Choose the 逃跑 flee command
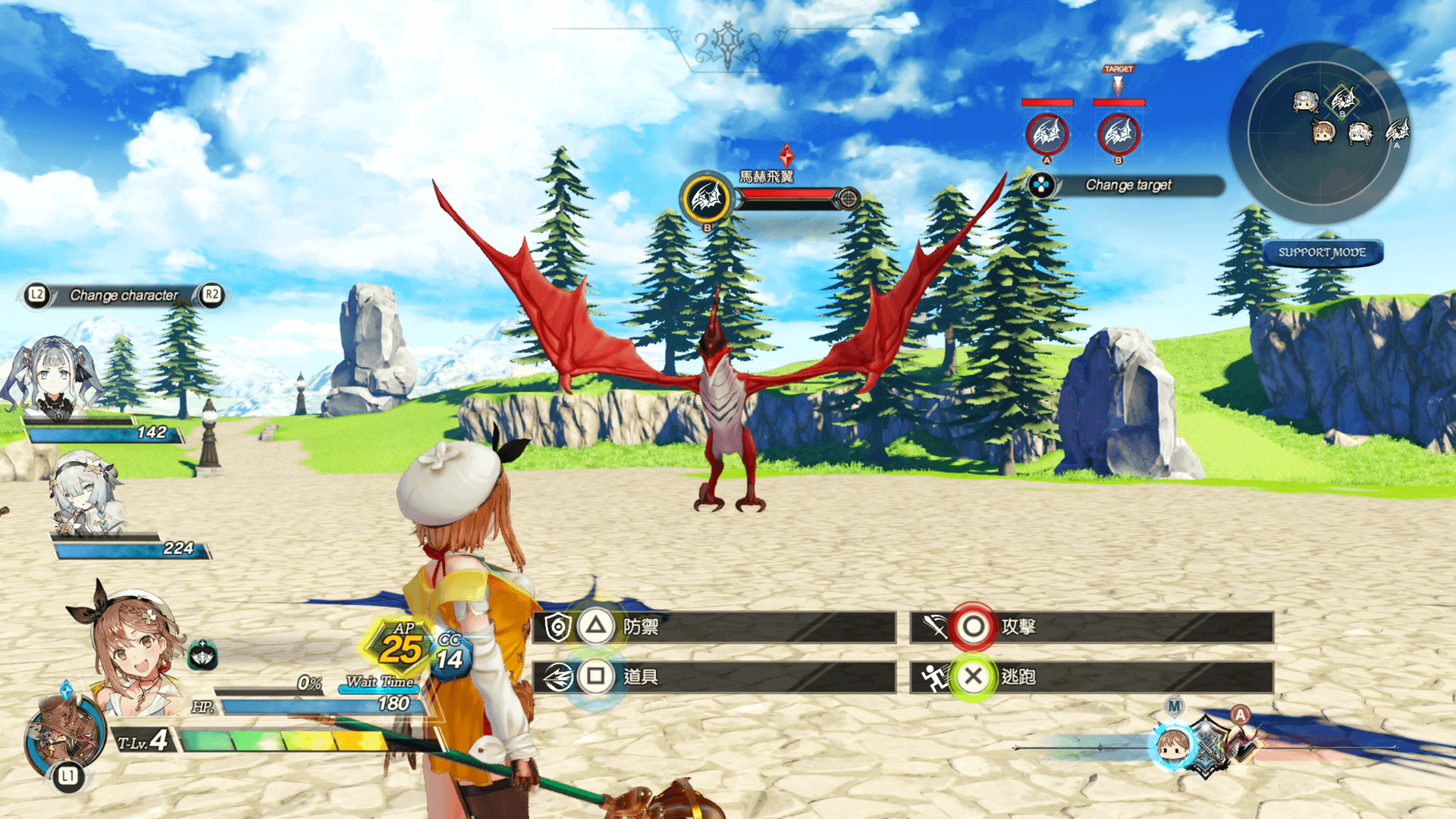Image resolution: width=1456 pixels, height=819 pixels. [x=1090, y=676]
